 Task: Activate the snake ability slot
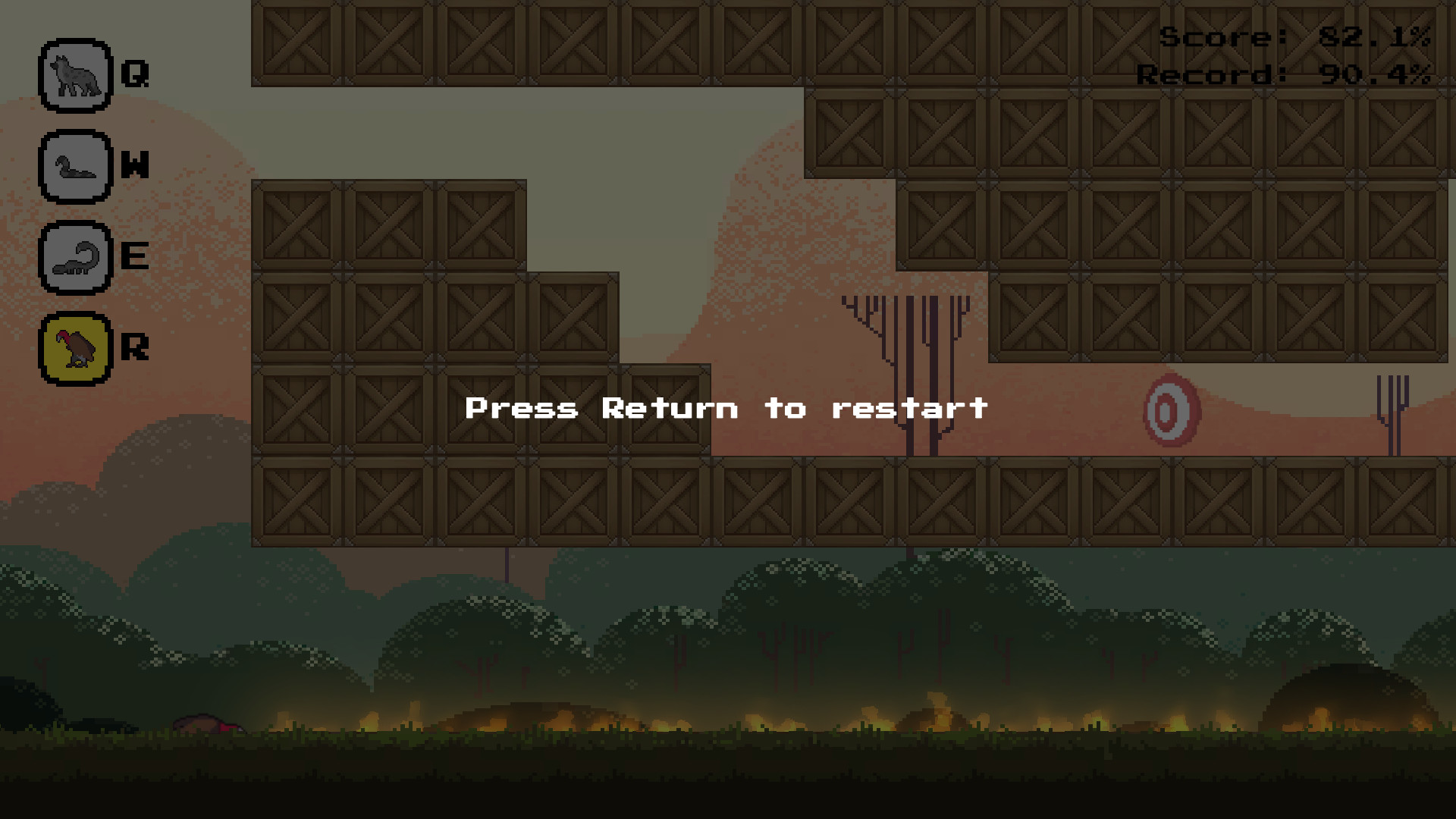pyautogui.click(x=74, y=167)
